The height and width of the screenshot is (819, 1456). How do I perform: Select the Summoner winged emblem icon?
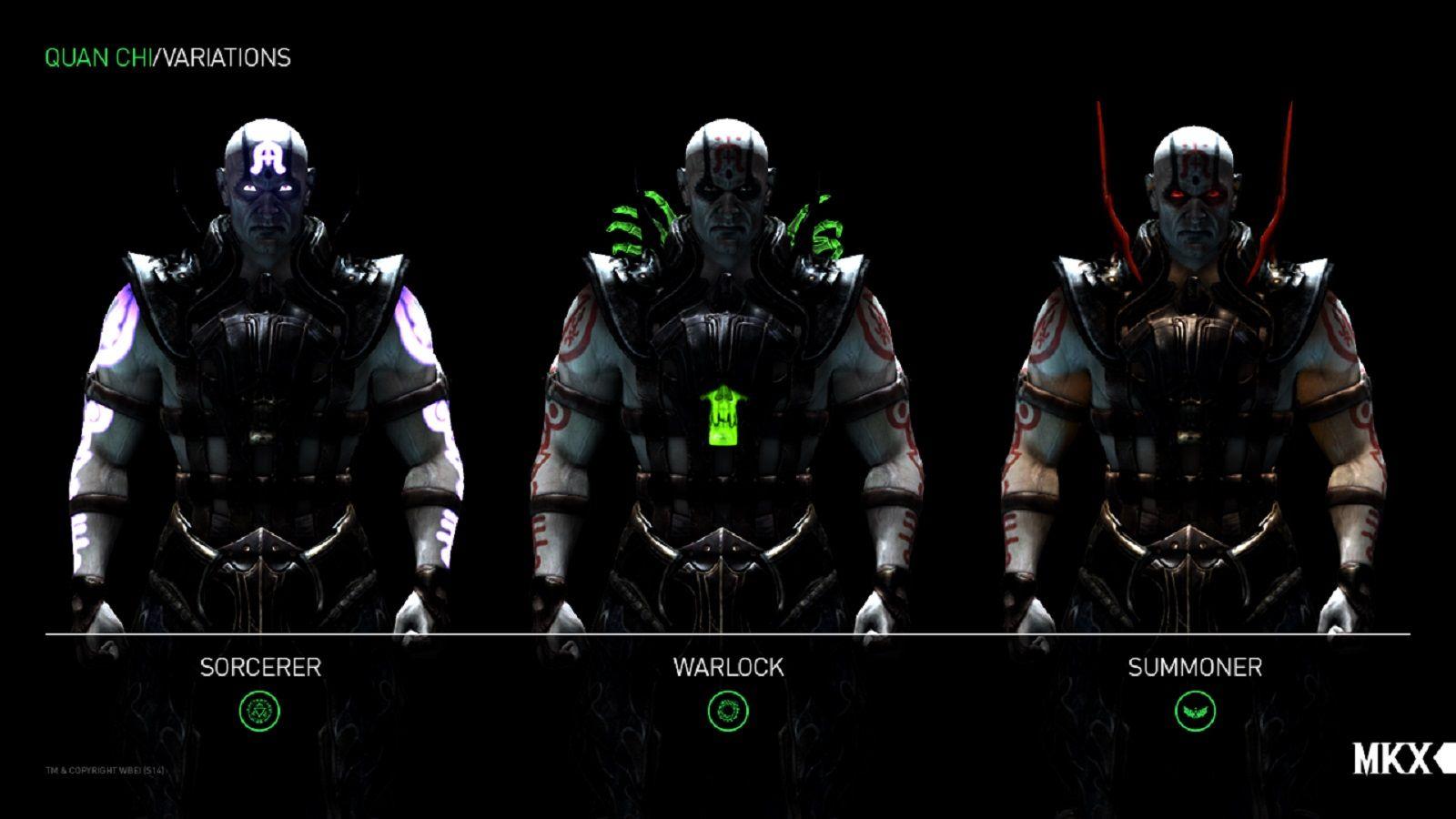(1198, 711)
